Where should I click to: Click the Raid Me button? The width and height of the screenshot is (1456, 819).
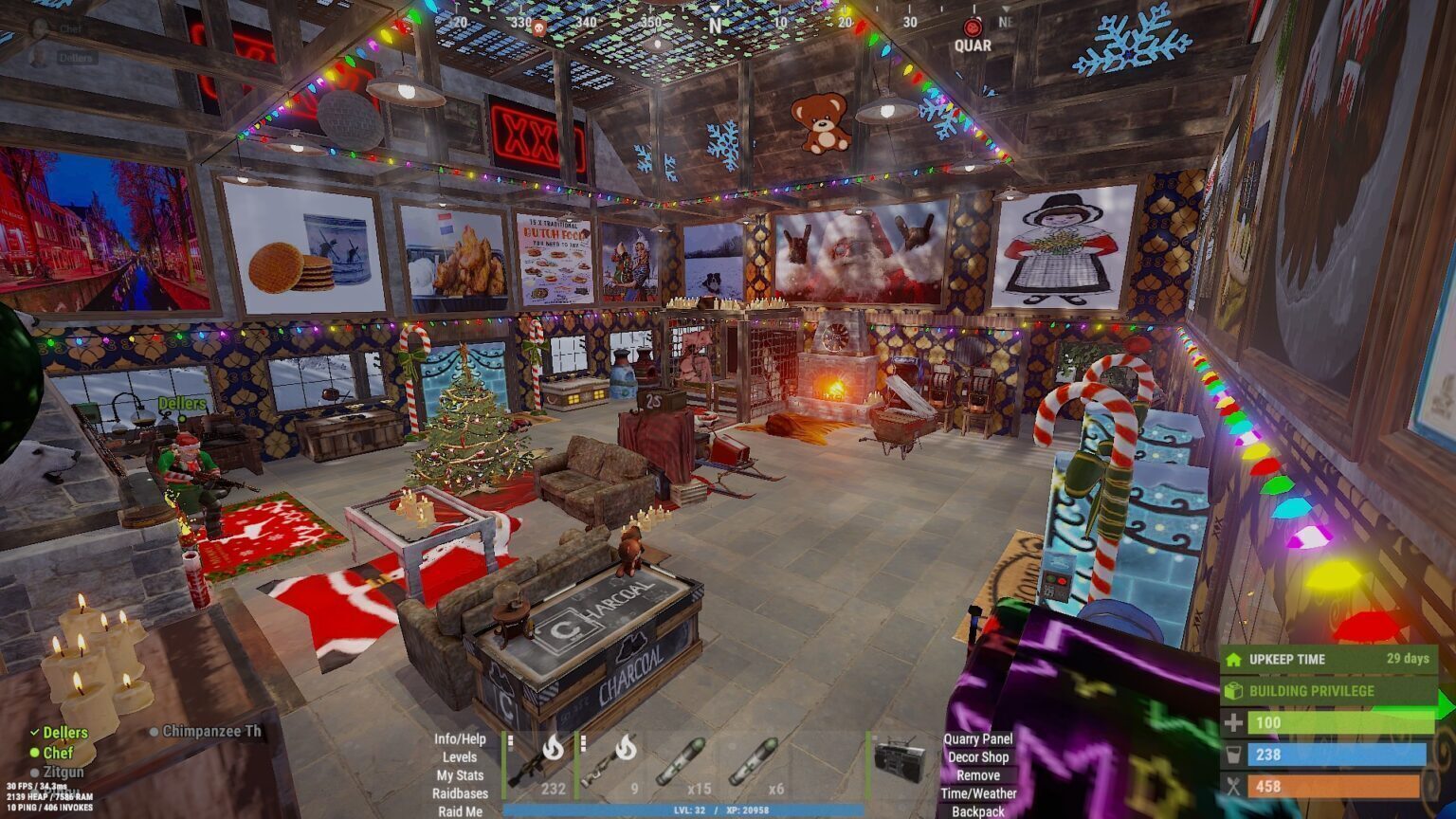coord(460,811)
